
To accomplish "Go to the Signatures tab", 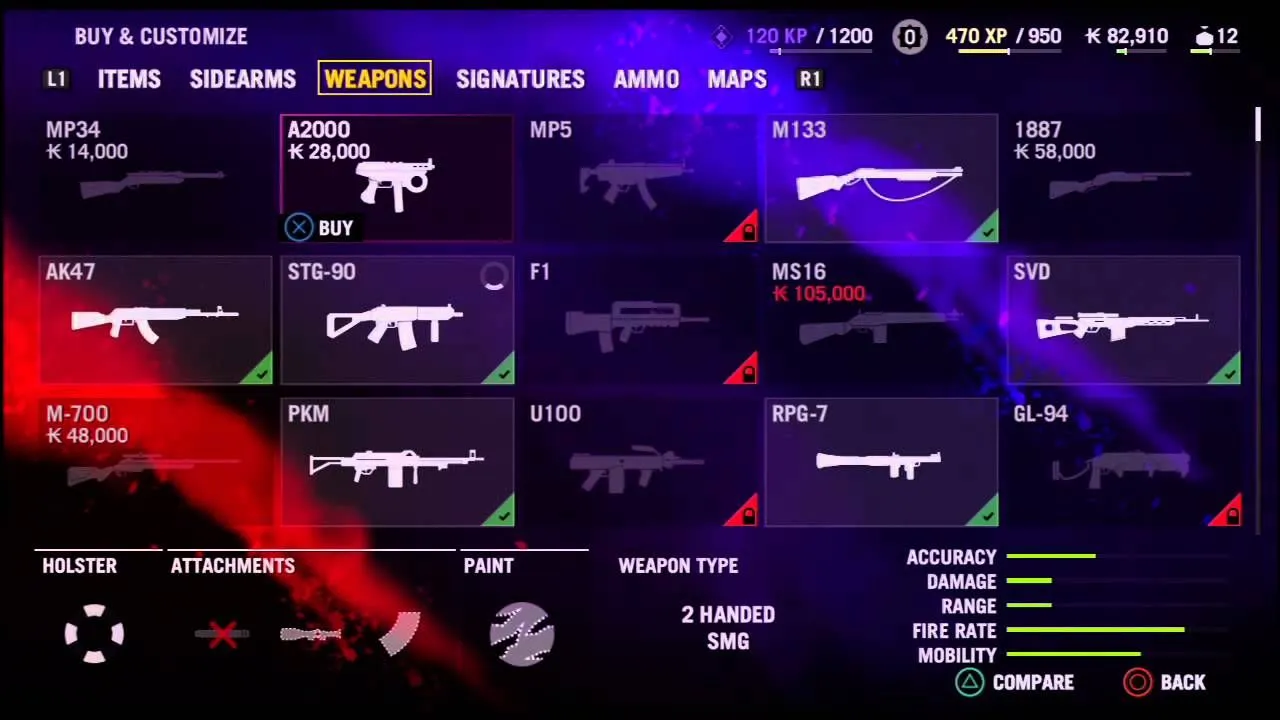I will (520, 79).
